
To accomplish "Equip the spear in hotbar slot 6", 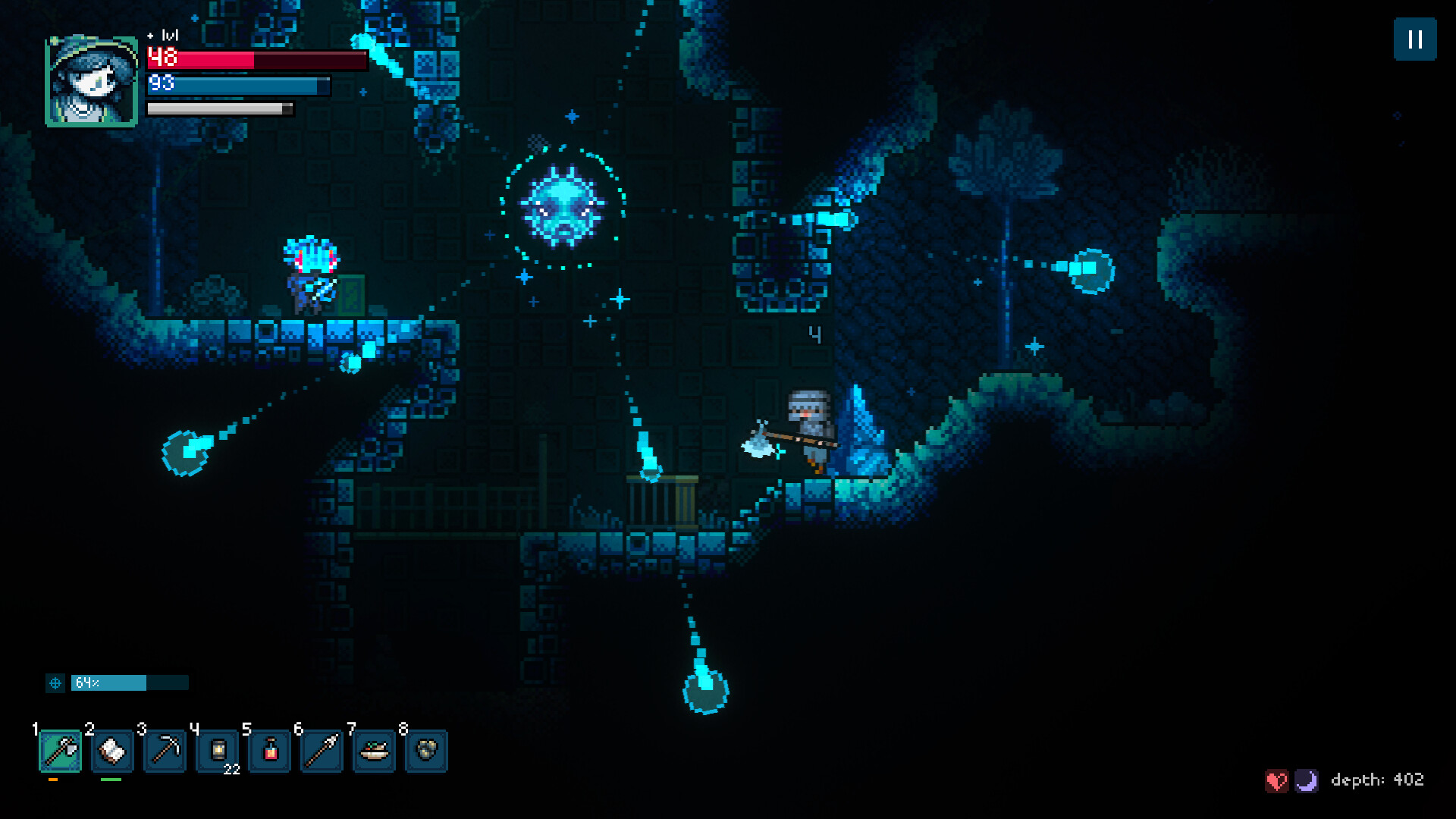I will 322,752.
